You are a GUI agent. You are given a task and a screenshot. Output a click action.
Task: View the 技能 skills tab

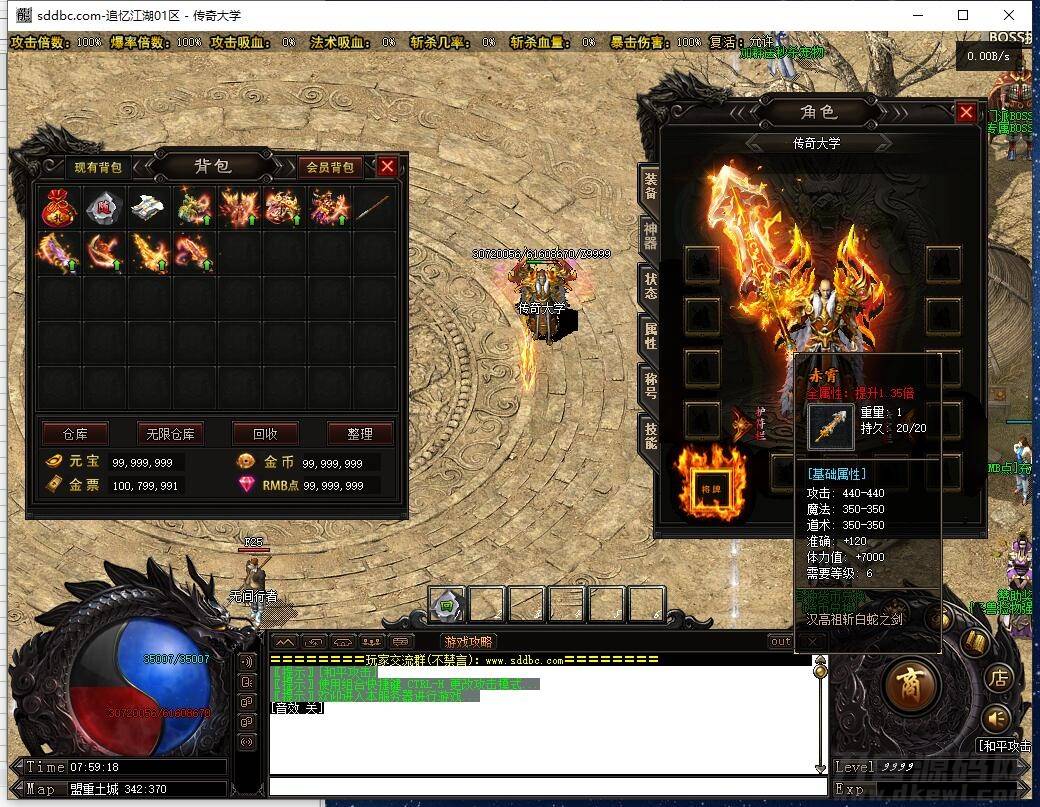tap(650, 436)
